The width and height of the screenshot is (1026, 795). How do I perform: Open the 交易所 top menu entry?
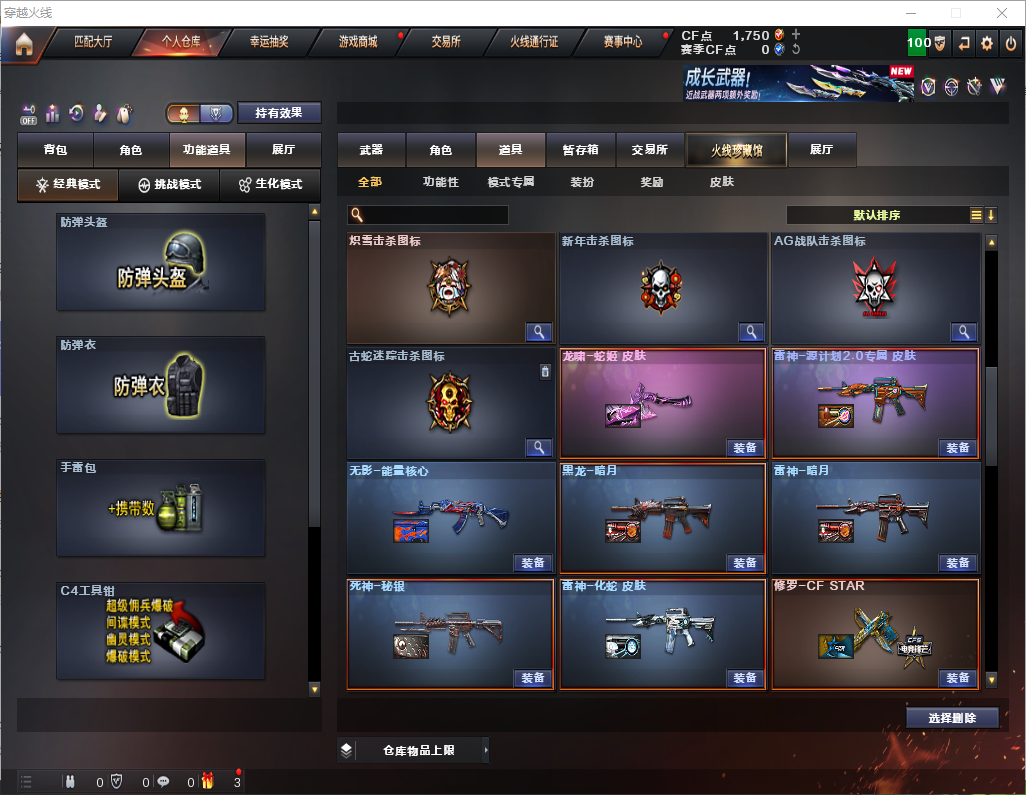click(x=446, y=42)
